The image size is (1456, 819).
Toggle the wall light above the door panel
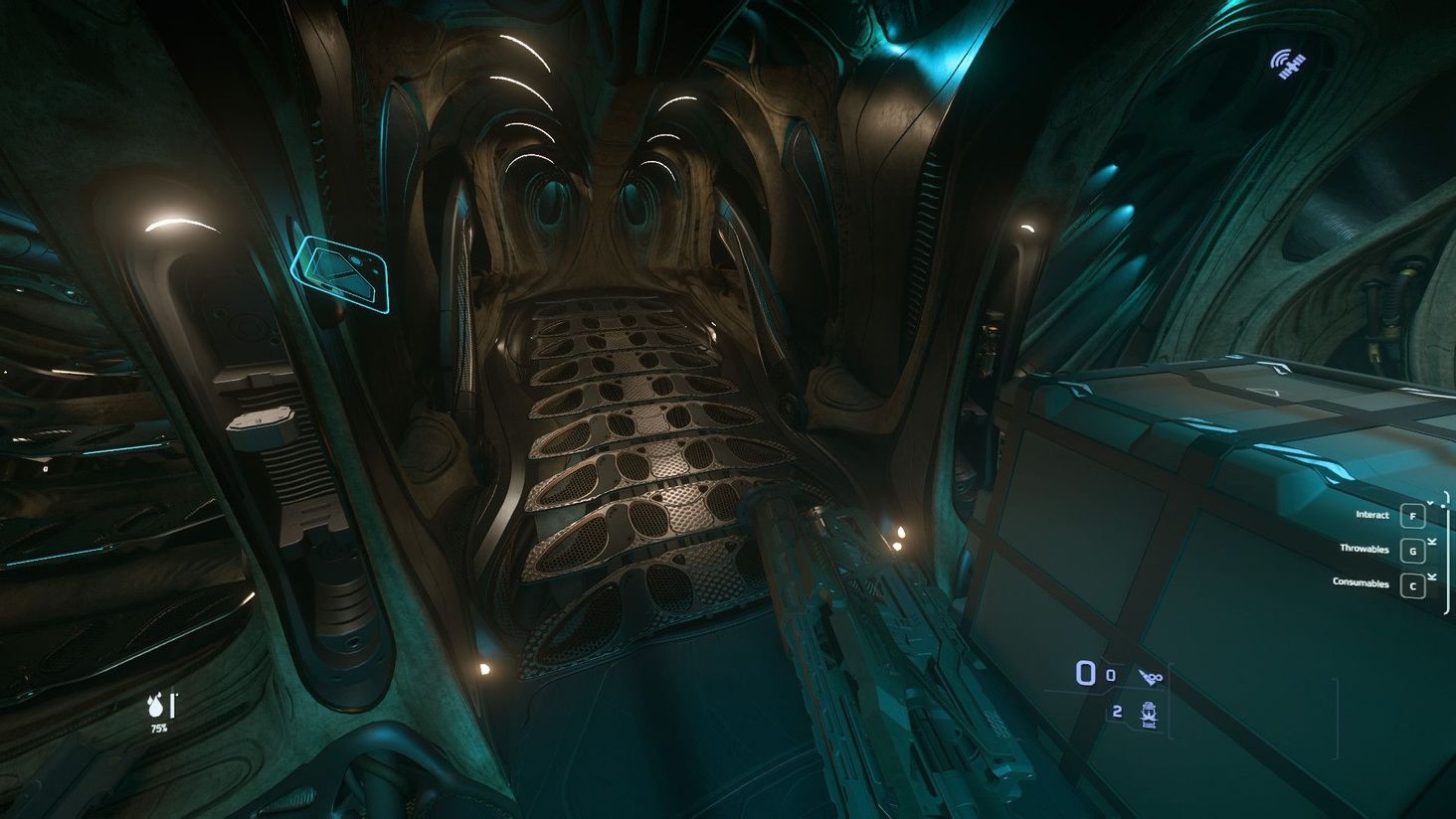(x=179, y=221)
